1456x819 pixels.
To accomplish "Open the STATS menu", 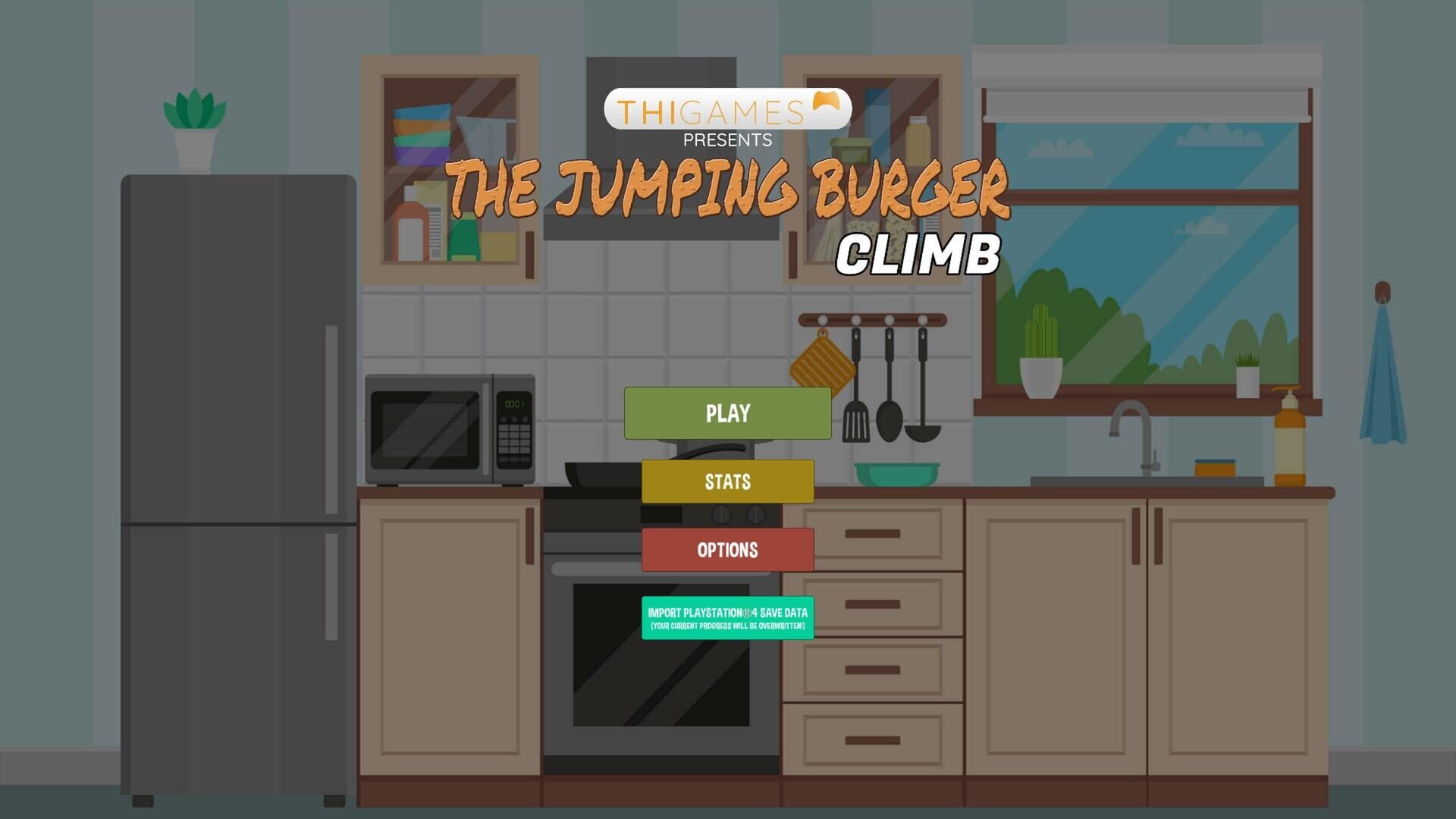I will (727, 481).
